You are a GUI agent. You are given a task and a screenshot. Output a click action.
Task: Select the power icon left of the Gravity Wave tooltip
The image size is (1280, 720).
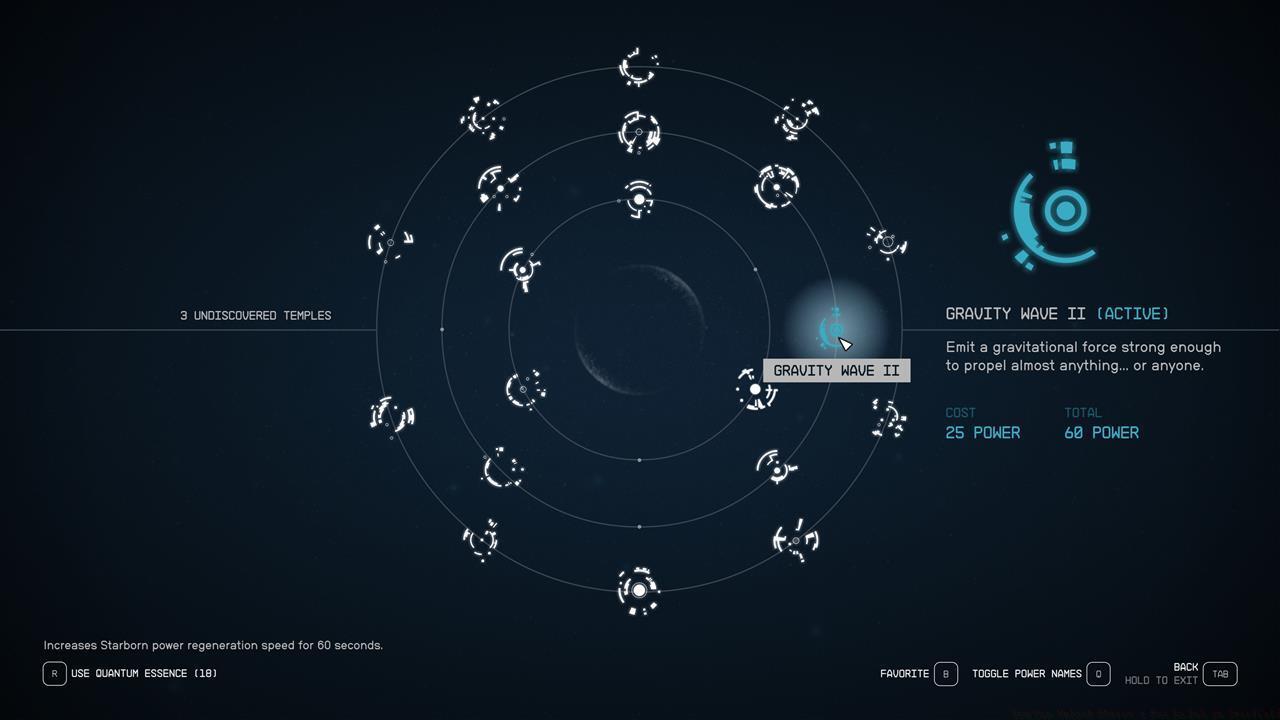tap(755, 388)
